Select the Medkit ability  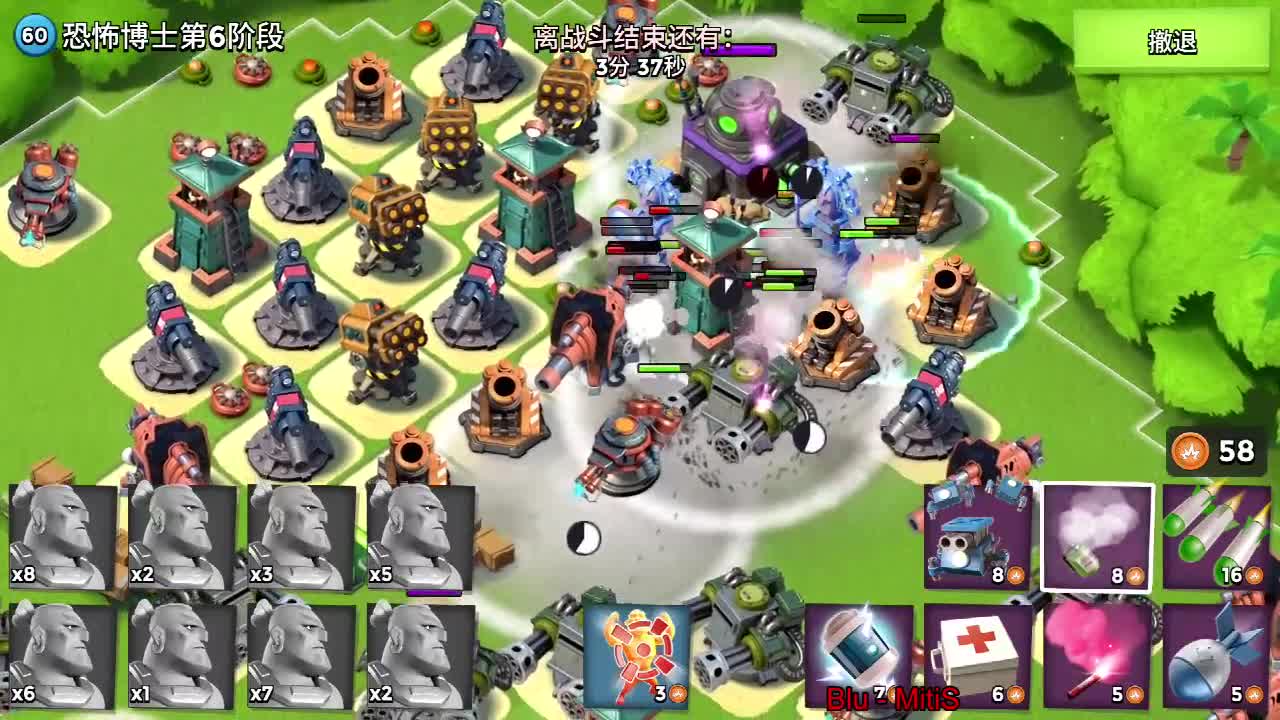(977, 655)
